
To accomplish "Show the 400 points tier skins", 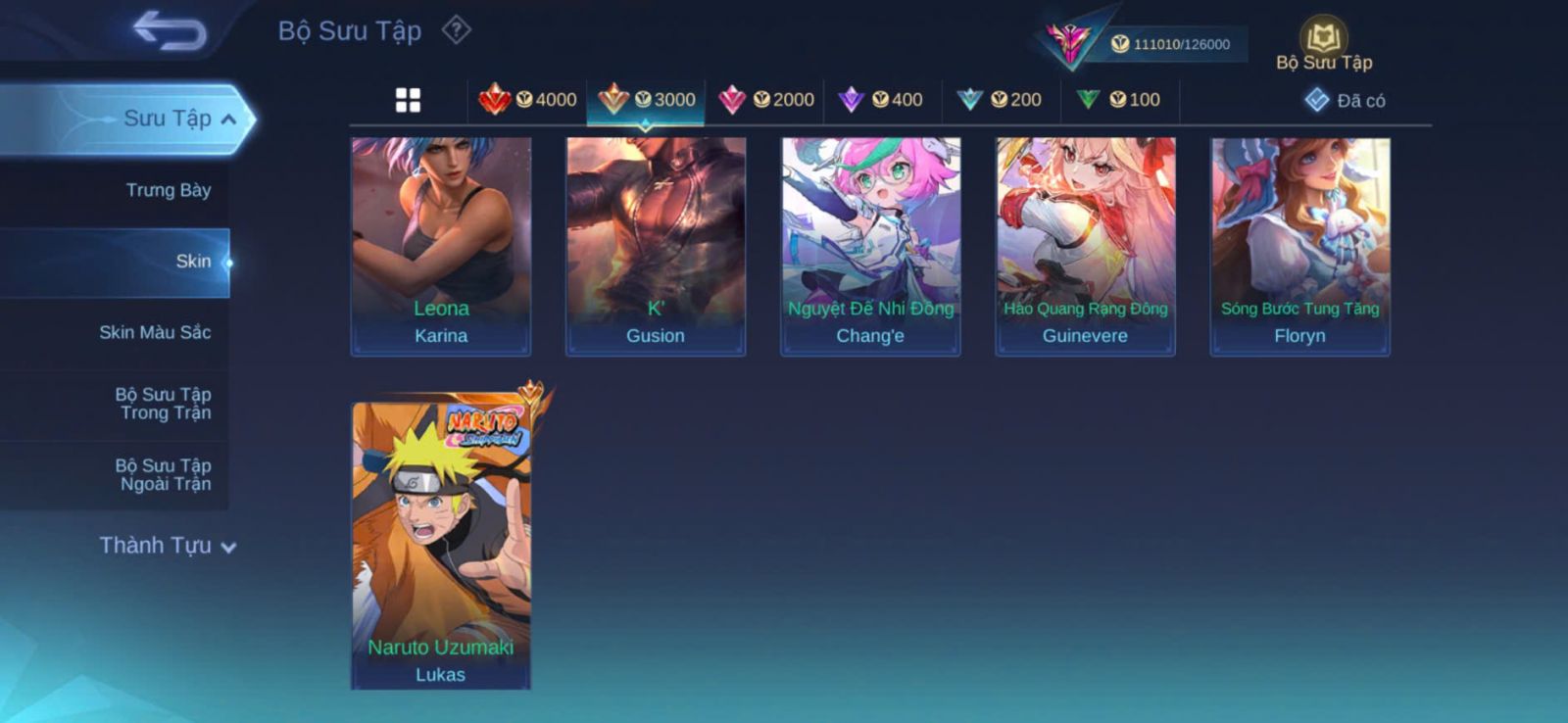I will (x=881, y=99).
